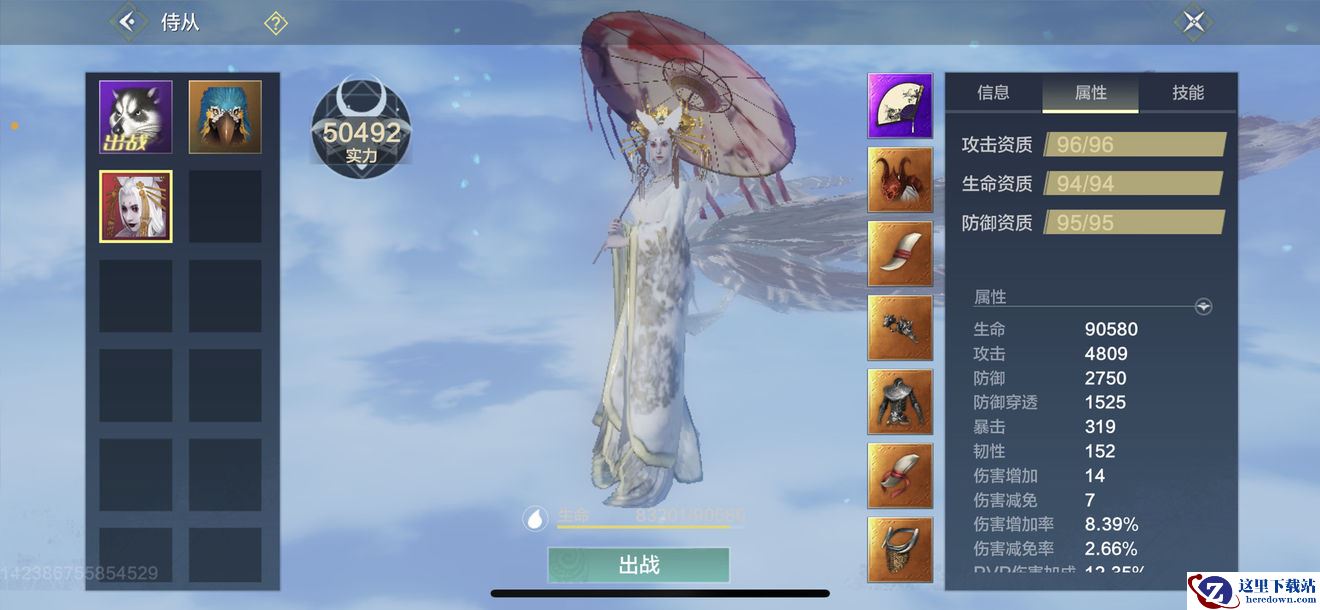Open the red horned demon mask slot

[x=900, y=180]
